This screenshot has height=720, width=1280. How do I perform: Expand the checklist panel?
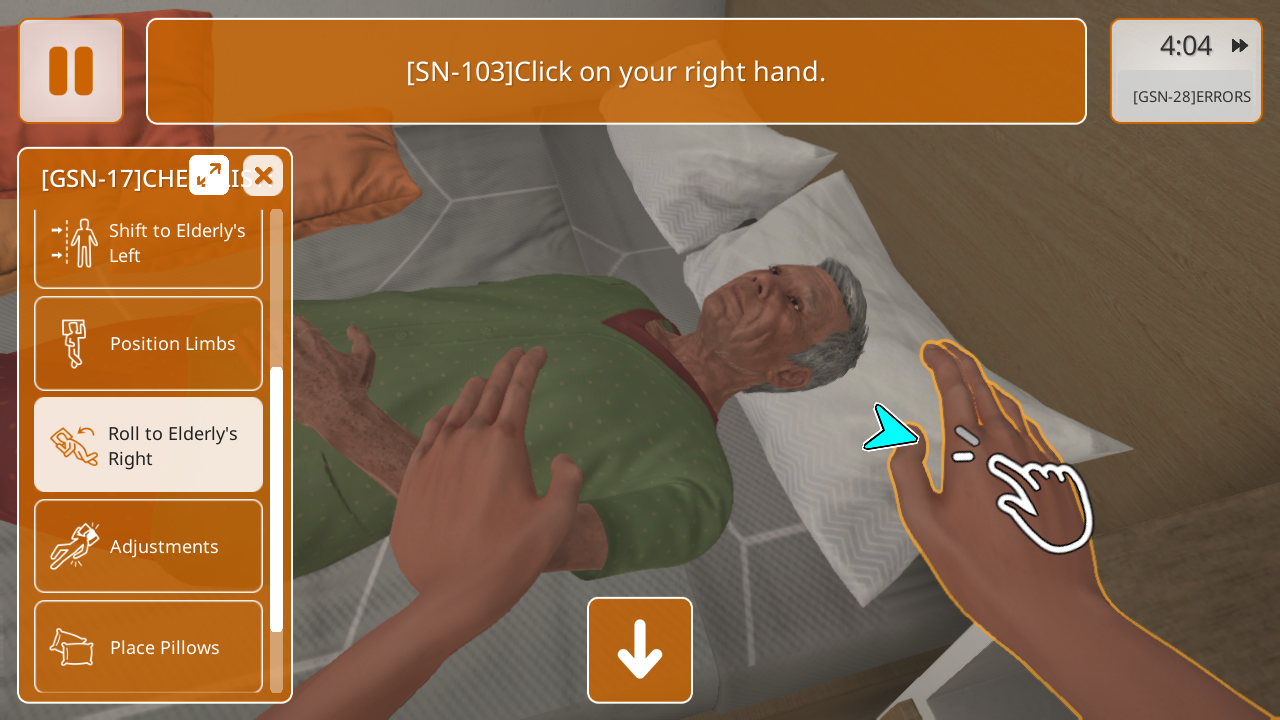click(x=209, y=175)
